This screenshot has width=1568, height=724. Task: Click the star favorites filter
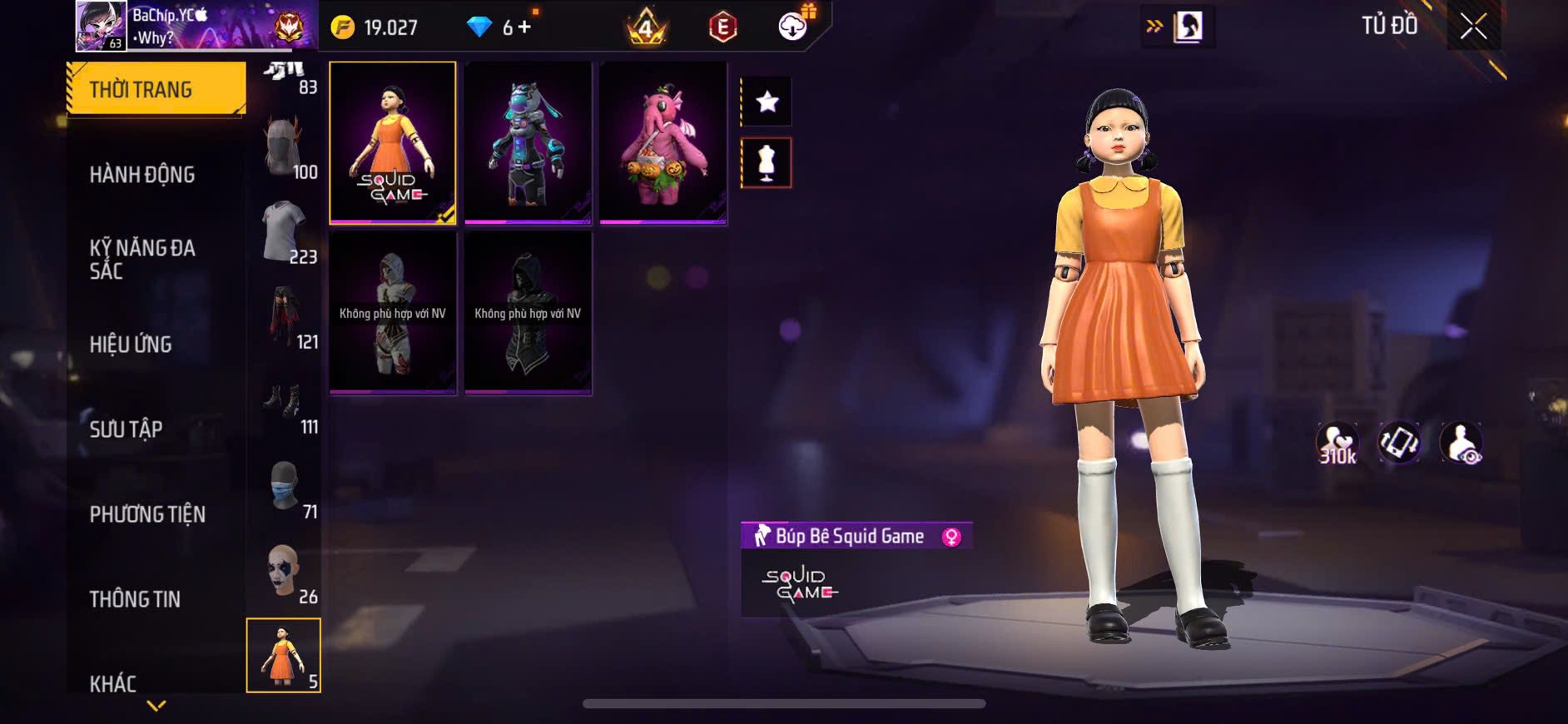(x=767, y=102)
